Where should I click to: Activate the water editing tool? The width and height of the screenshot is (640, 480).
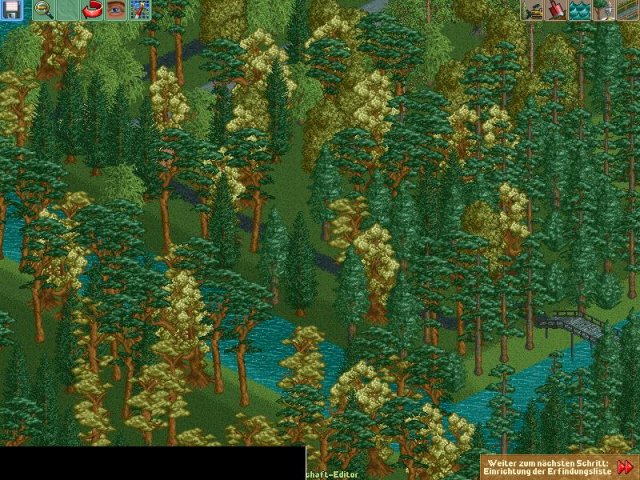tap(580, 11)
